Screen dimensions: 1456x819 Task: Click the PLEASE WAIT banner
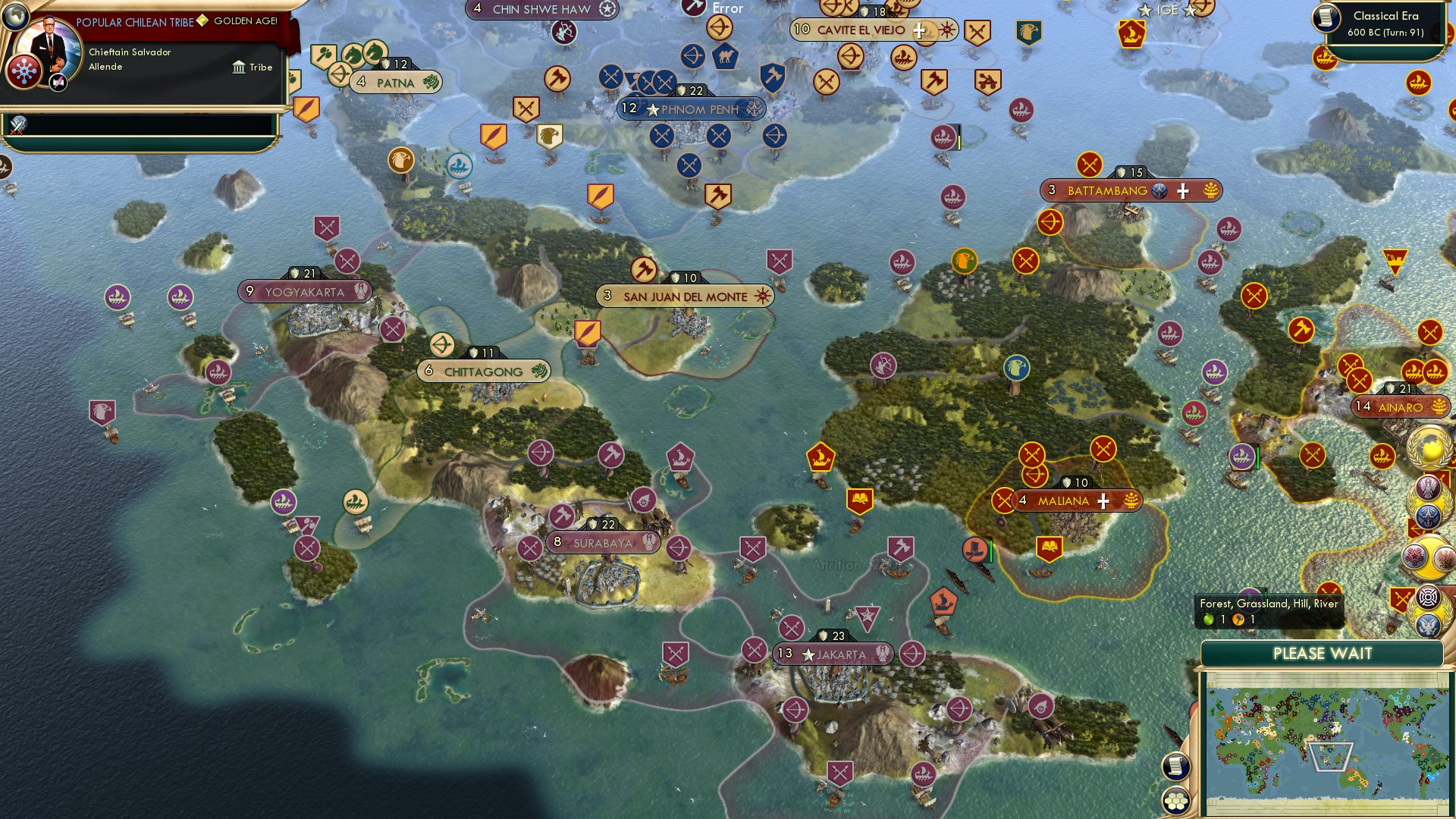(1323, 653)
